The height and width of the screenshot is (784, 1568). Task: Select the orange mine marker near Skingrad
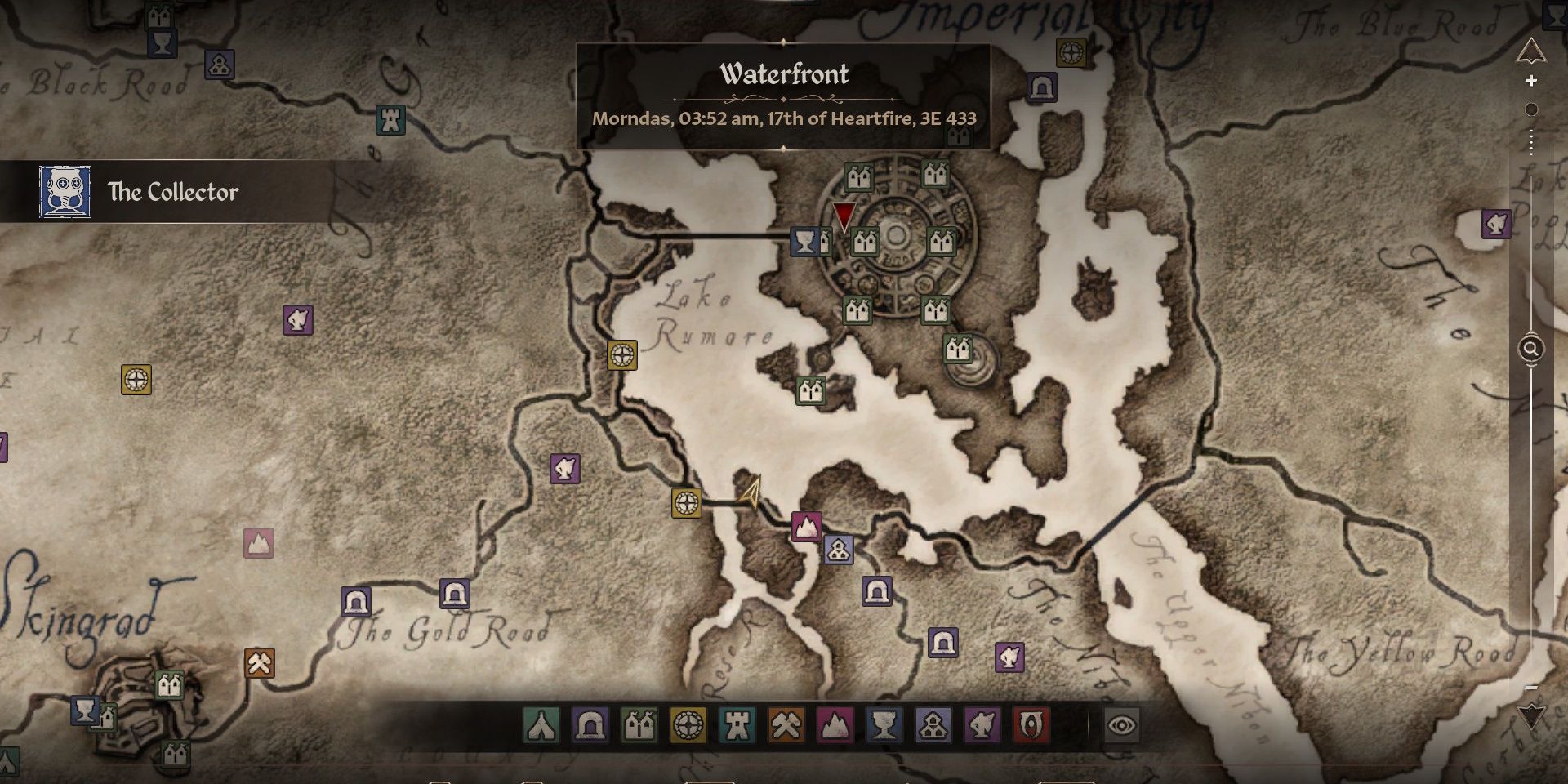coord(260,663)
